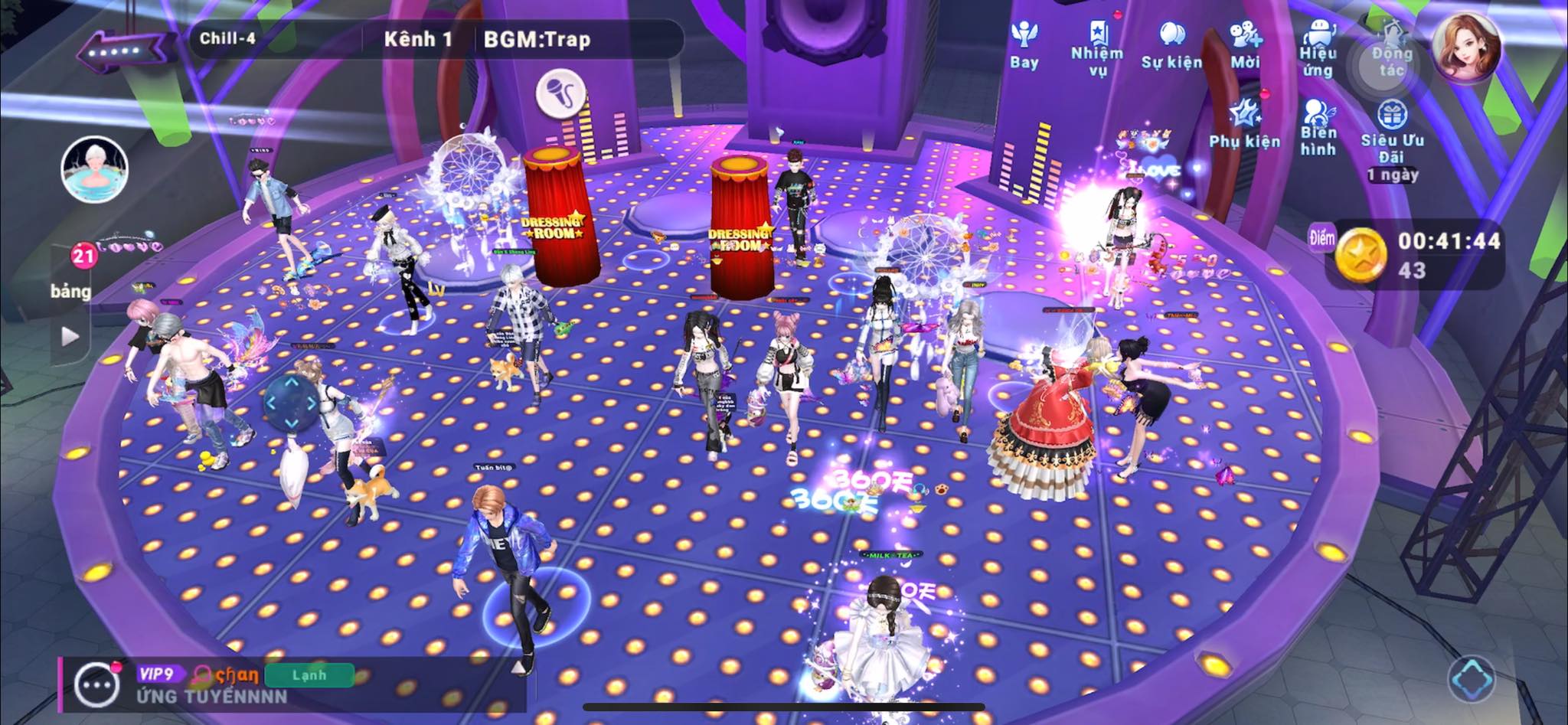Image resolution: width=1568 pixels, height=725 pixels.
Task: Open the player avatar profile portrait
Action: coord(1466,46)
